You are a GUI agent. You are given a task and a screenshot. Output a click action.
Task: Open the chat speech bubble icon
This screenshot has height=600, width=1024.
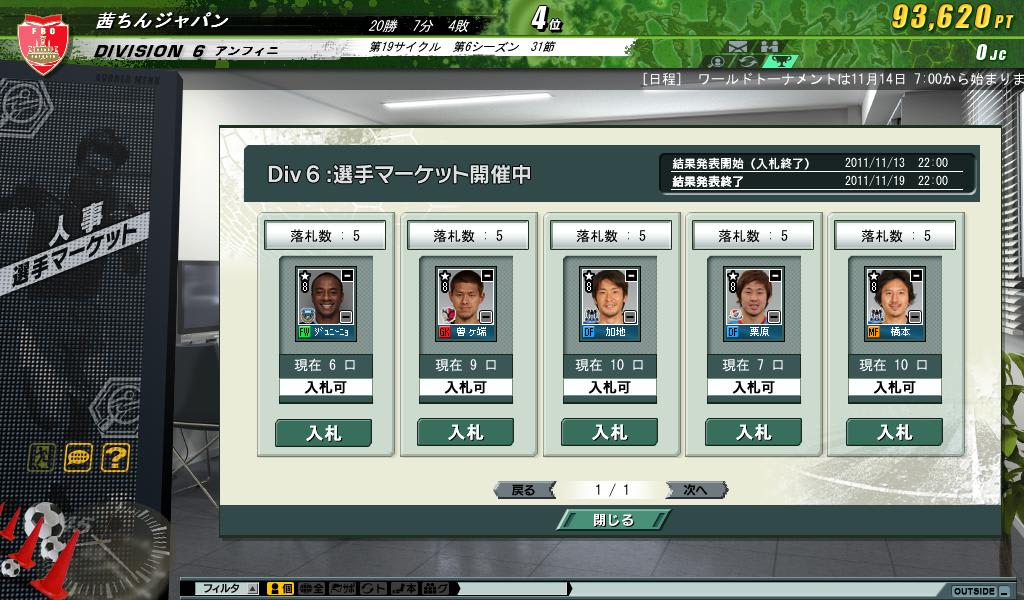click(x=79, y=458)
